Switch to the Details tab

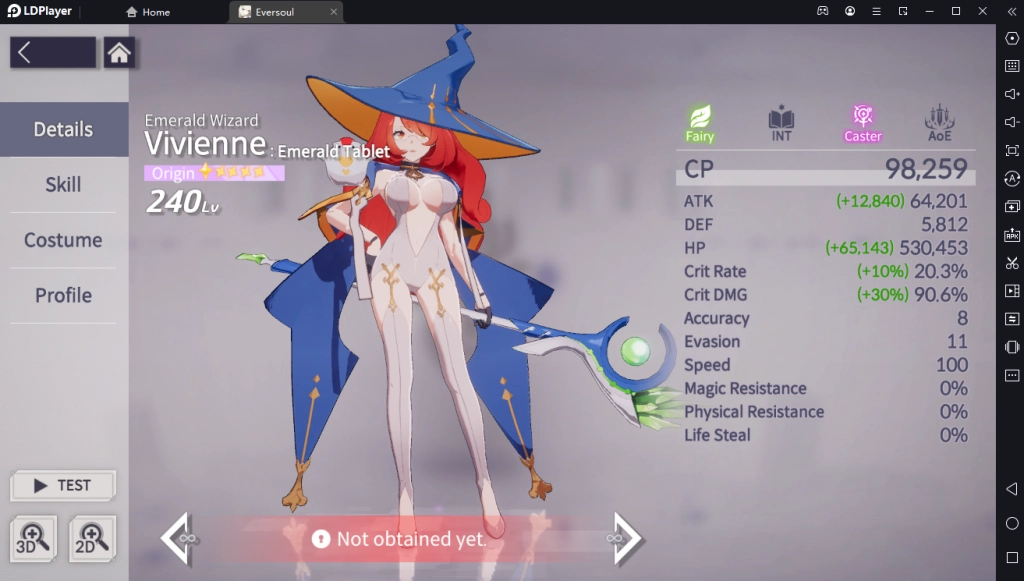click(63, 130)
